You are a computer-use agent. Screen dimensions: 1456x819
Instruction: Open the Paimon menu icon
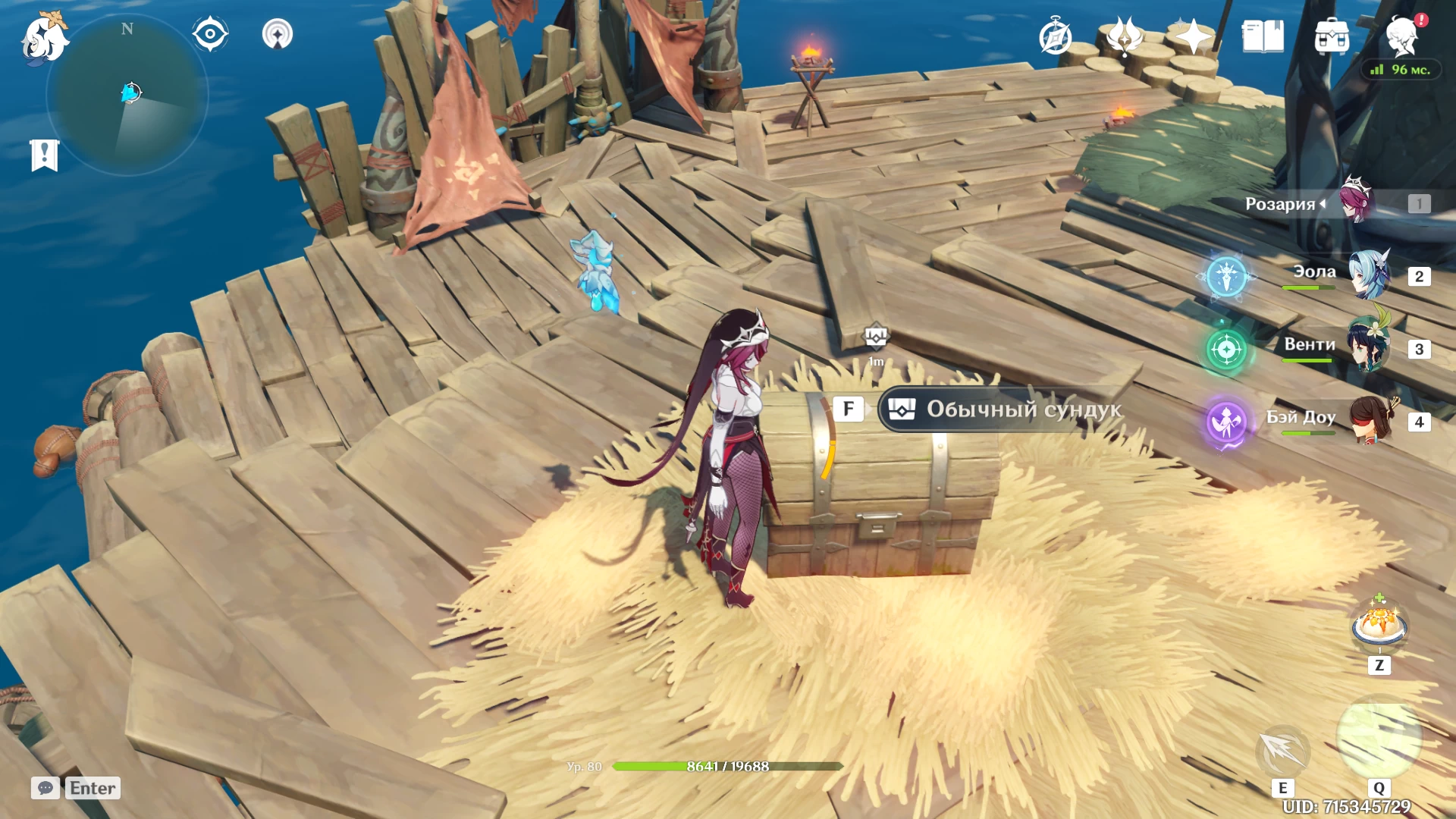[x=44, y=38]
